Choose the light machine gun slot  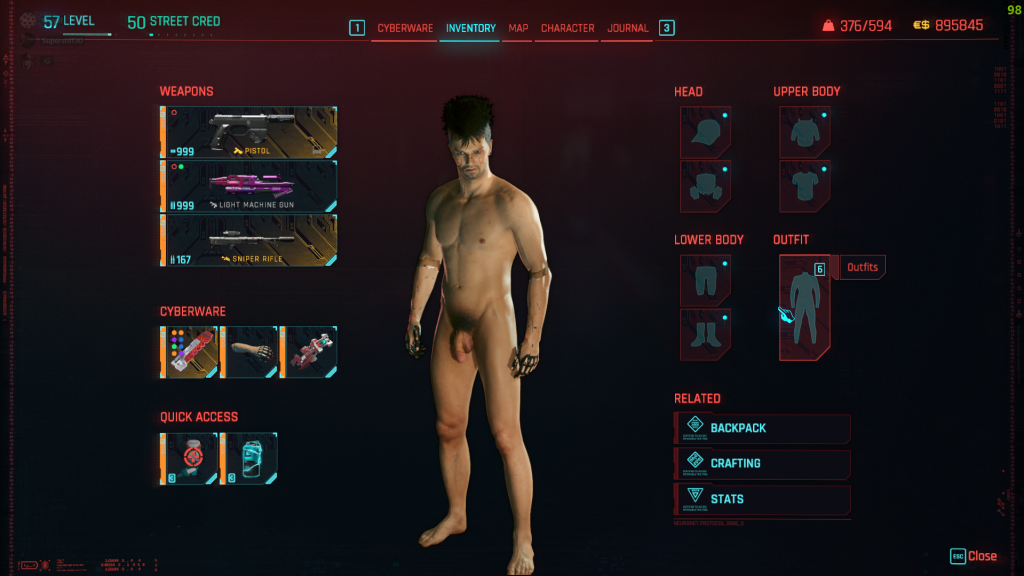point(249,186)
